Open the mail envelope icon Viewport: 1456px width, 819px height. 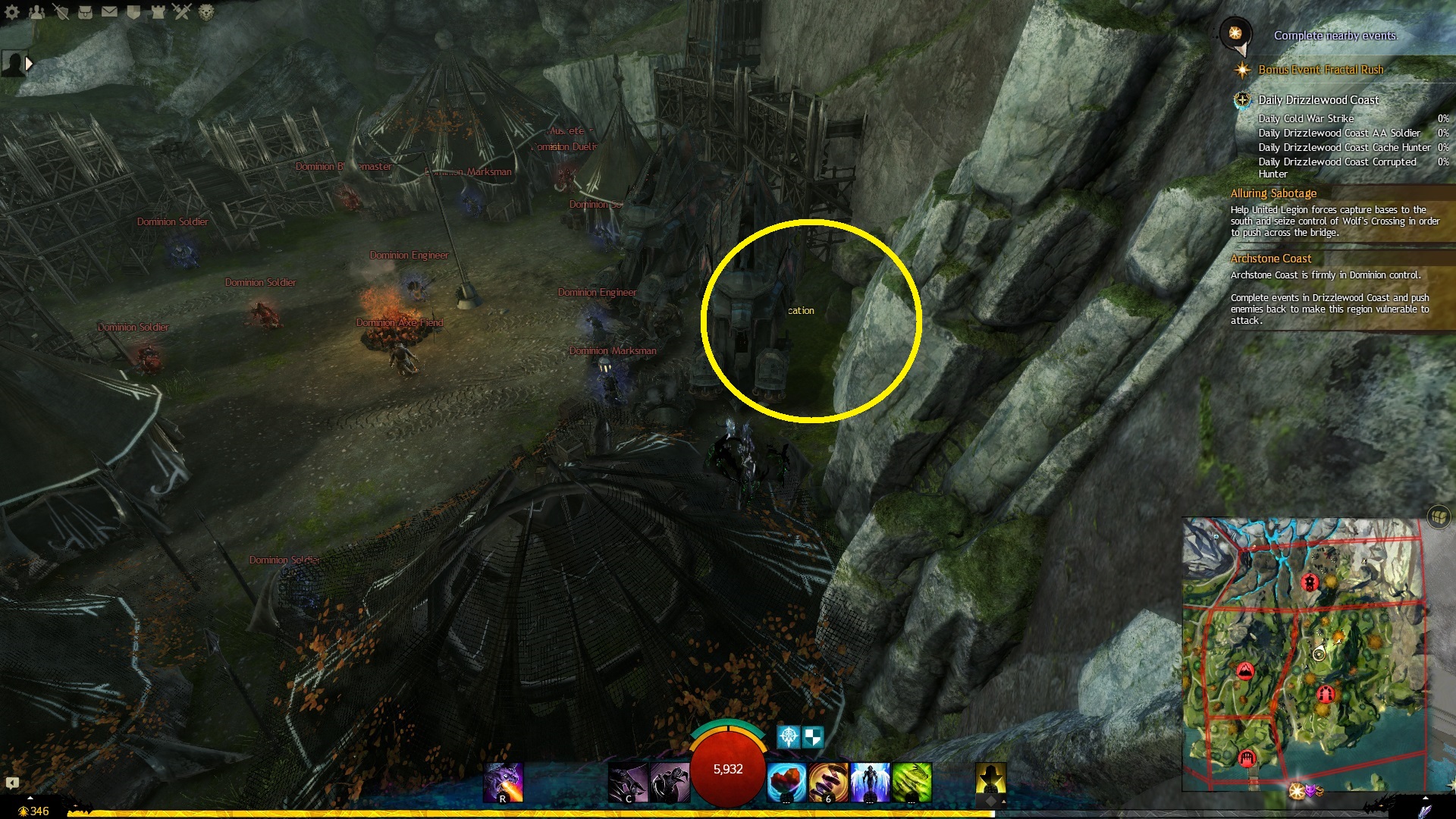coord(109,11)
